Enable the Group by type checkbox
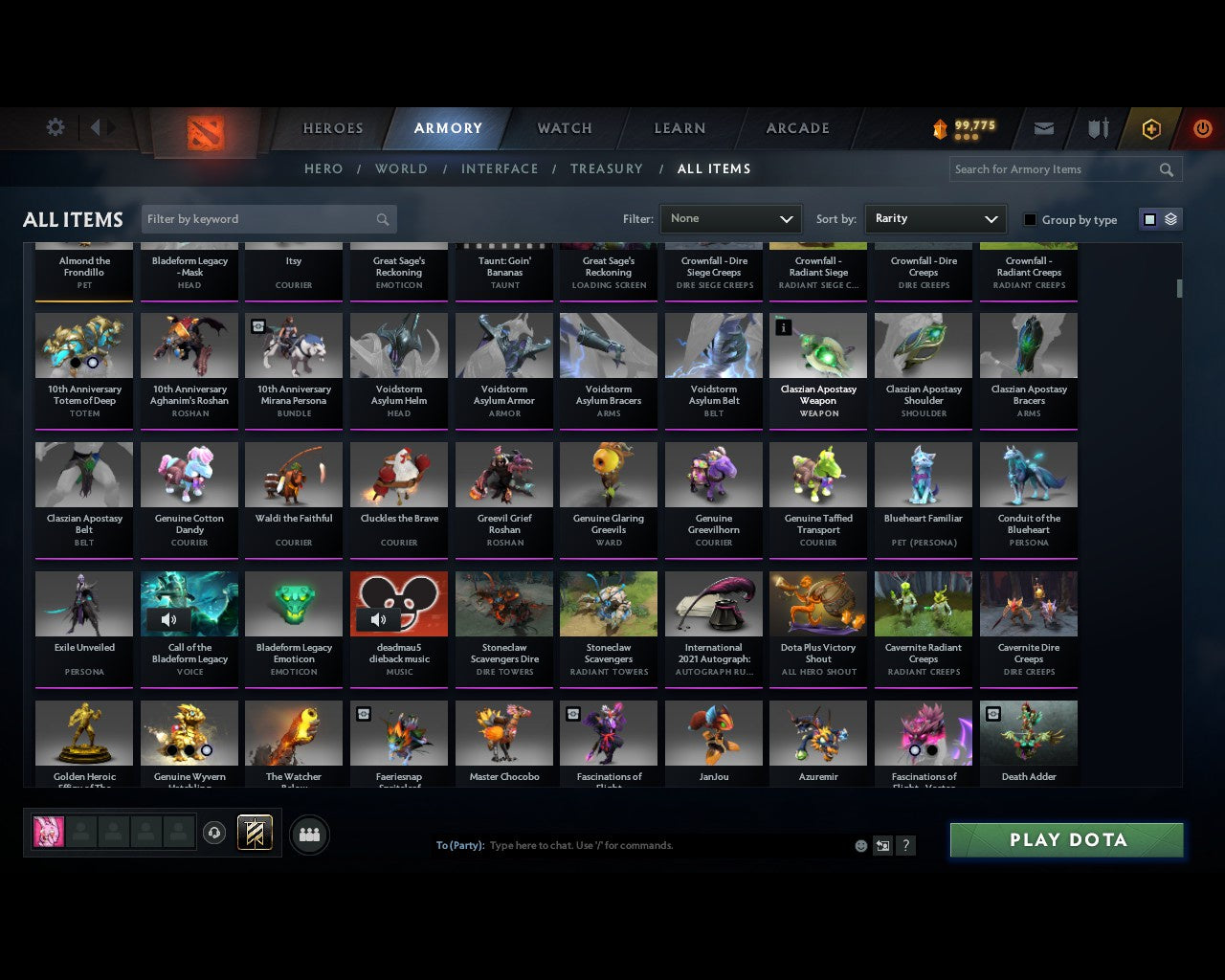 tap(1030, 219)
